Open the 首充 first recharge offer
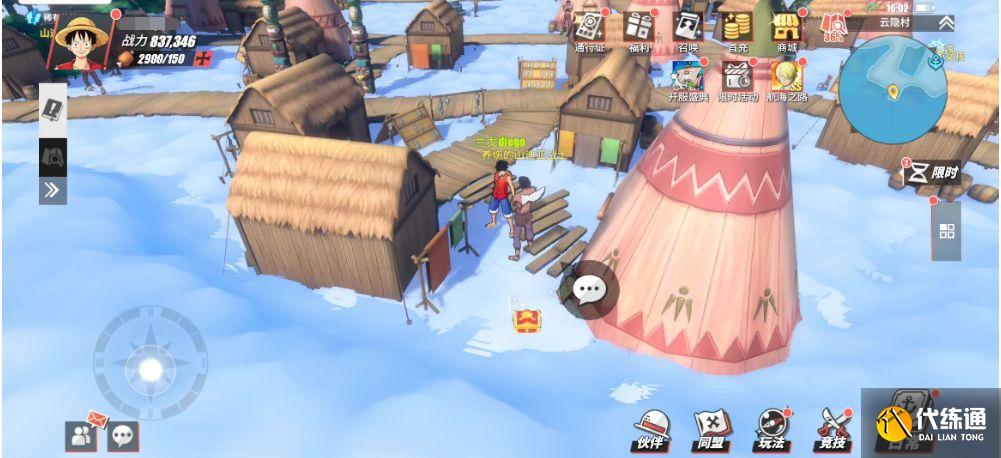 (x=738, y=28)
